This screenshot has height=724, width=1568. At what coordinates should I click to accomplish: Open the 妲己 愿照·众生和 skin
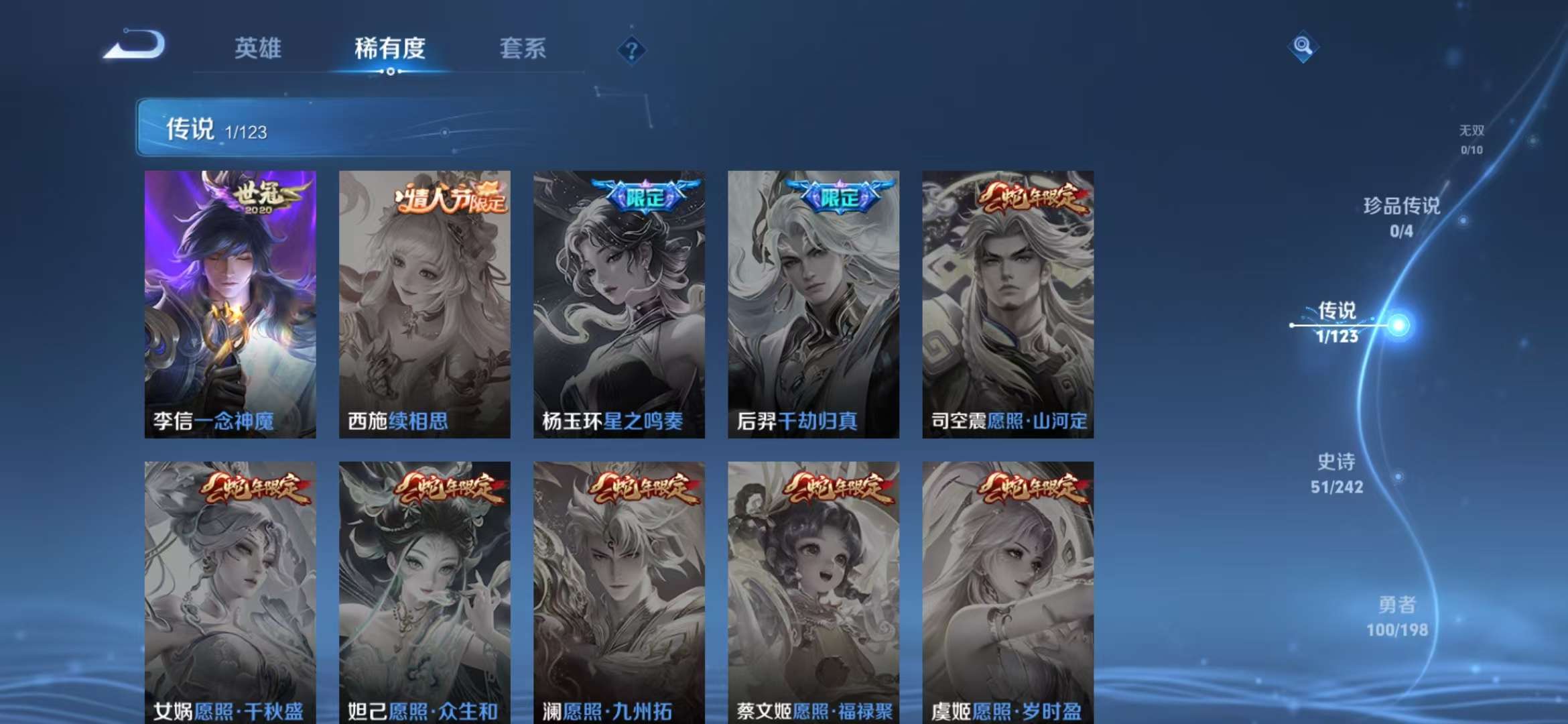point(426,597)
